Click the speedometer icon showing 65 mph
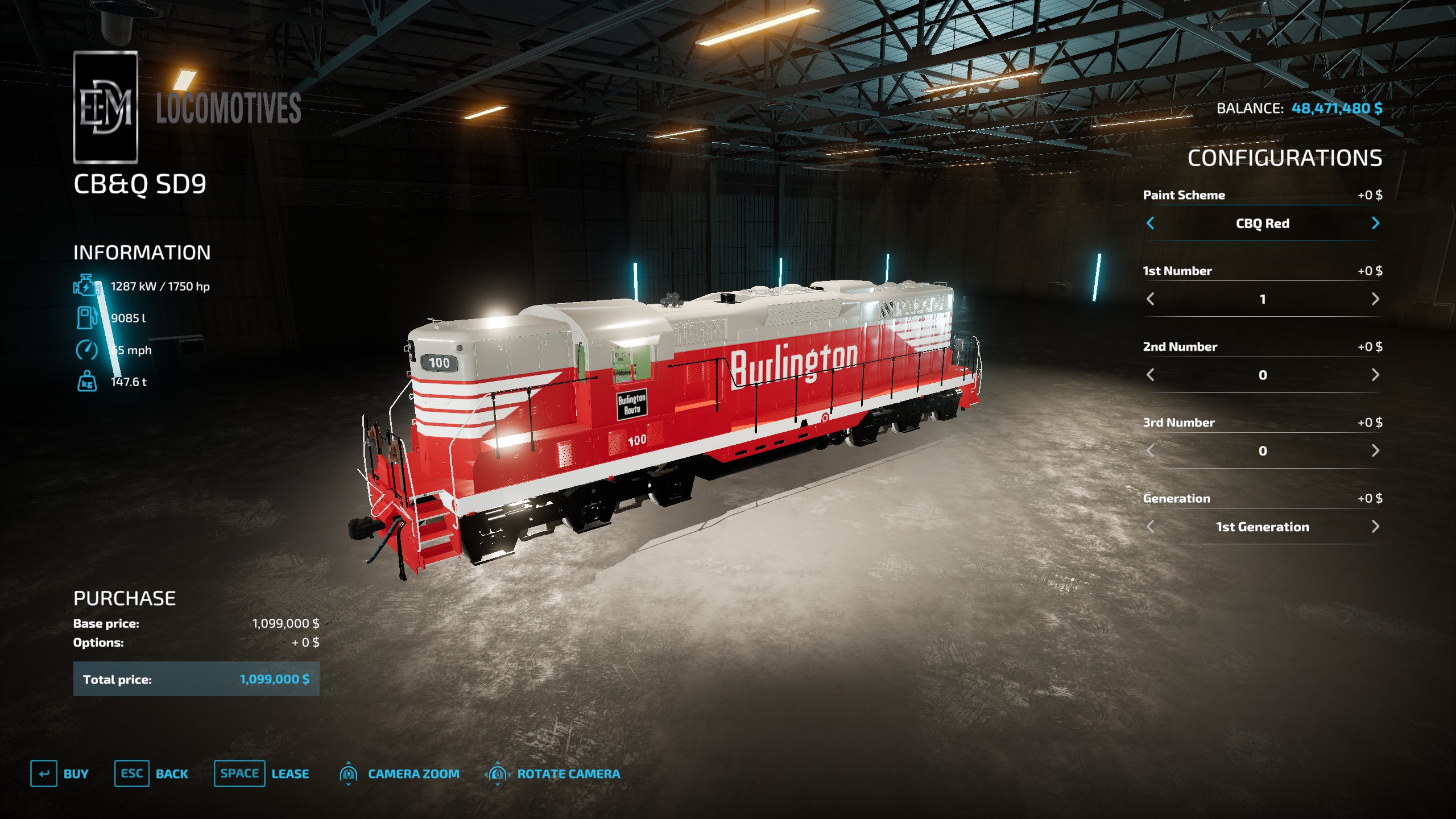This screenshot has width=1456, height=819. tap(85, 350)
